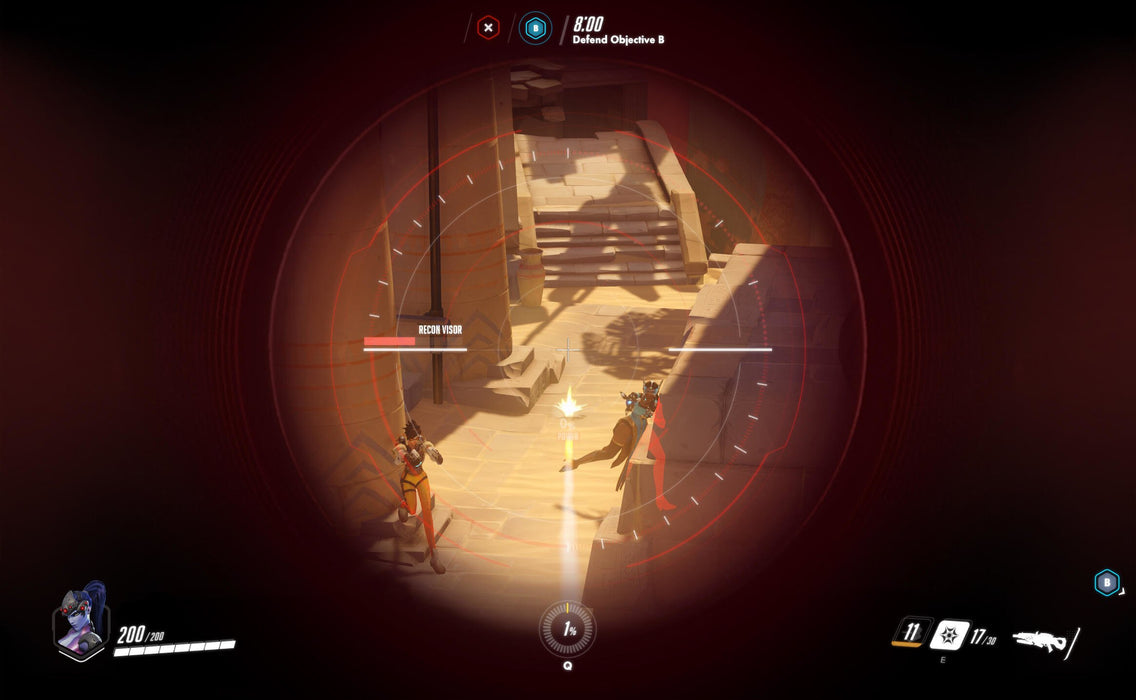
Task: Activate the Venom Mine ability icon
Action: pyautogui.click(x=948, y=635)
